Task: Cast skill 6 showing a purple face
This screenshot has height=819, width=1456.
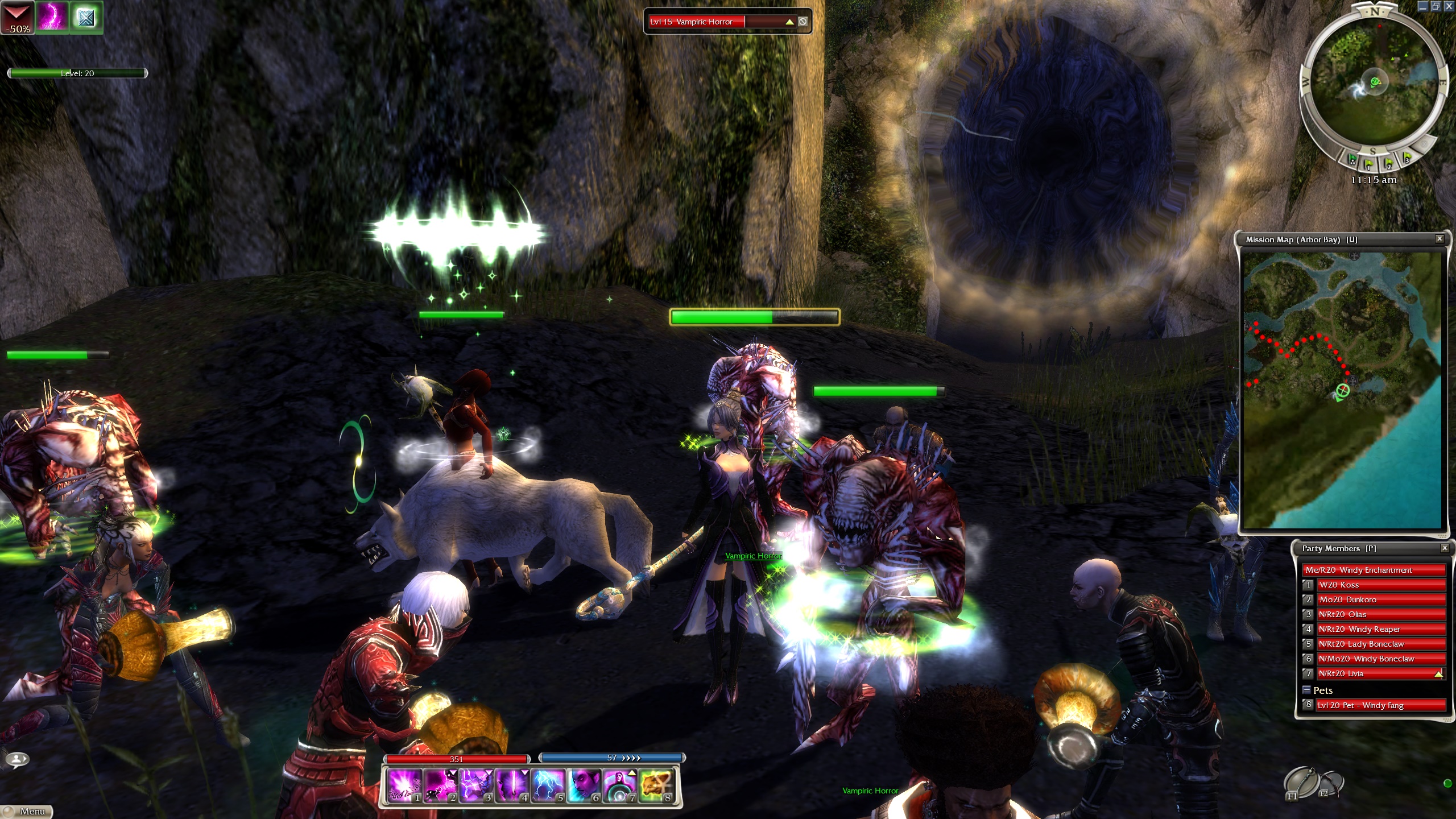Action: (585, 785)
